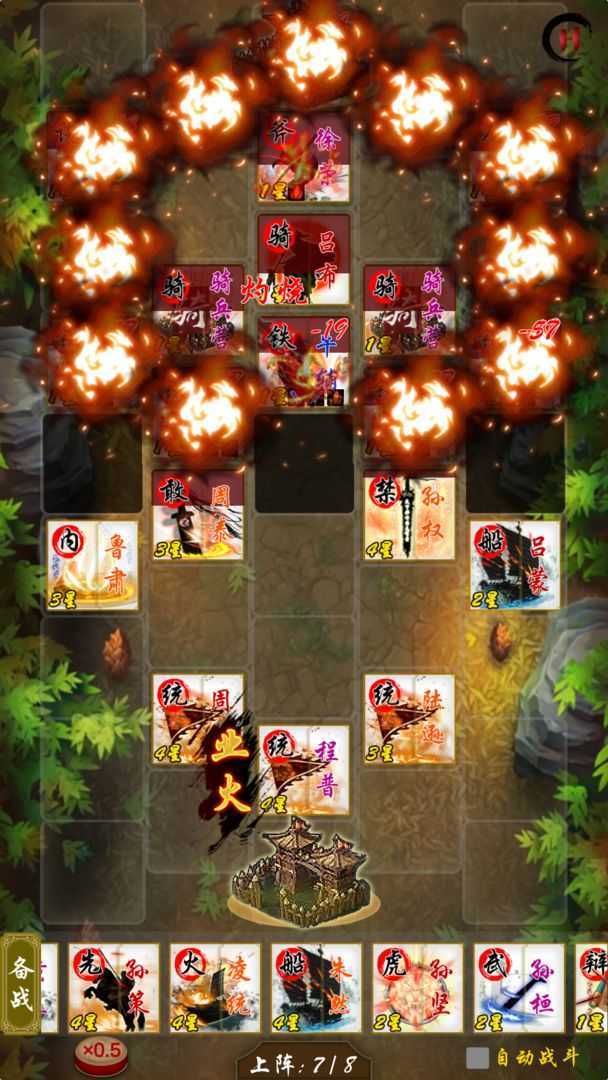The width and height of the screenshot is (608, 1080).
Task: Toggle the ×0.5 battle speed button
Action: pos(100,1051)
